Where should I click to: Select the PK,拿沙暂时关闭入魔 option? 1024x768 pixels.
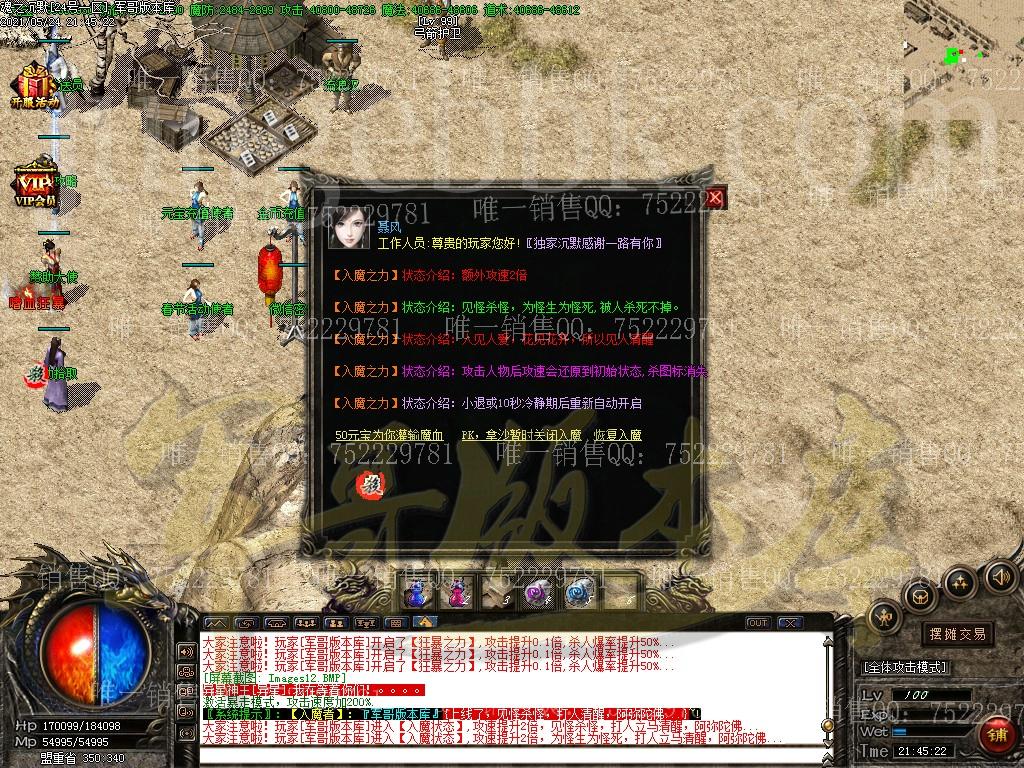[x=521, y=436]
